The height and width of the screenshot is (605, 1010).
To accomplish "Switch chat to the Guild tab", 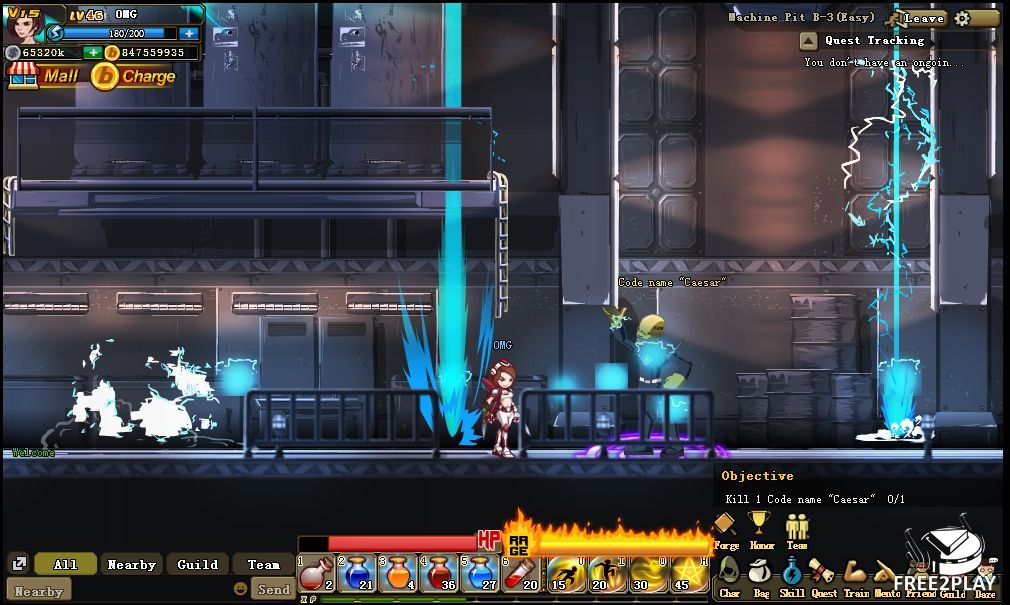I will (198, 564).
